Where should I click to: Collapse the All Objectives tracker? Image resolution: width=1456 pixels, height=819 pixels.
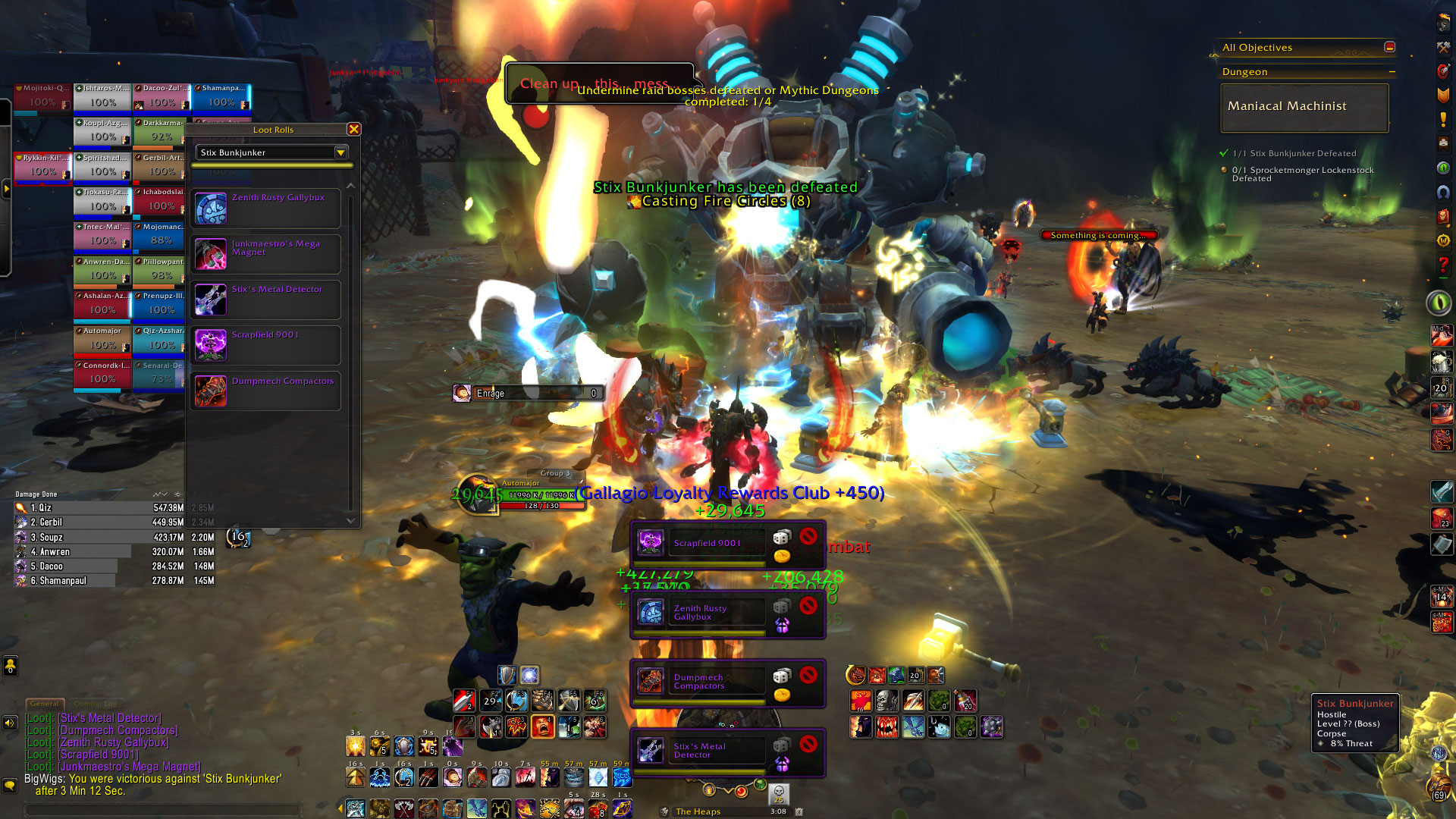click(x=1390, y=47)
